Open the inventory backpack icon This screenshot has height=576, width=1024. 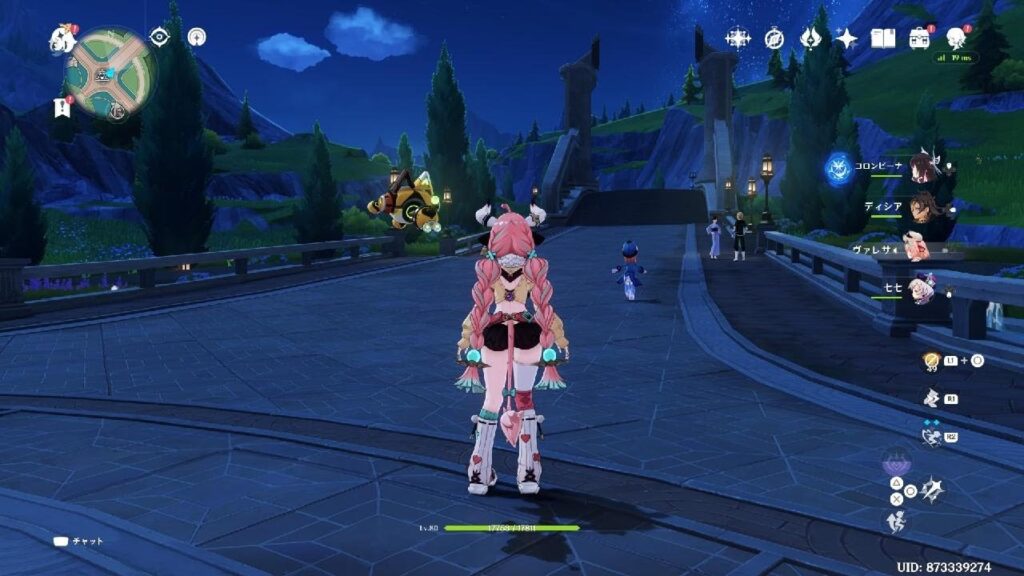click(919, 38)
